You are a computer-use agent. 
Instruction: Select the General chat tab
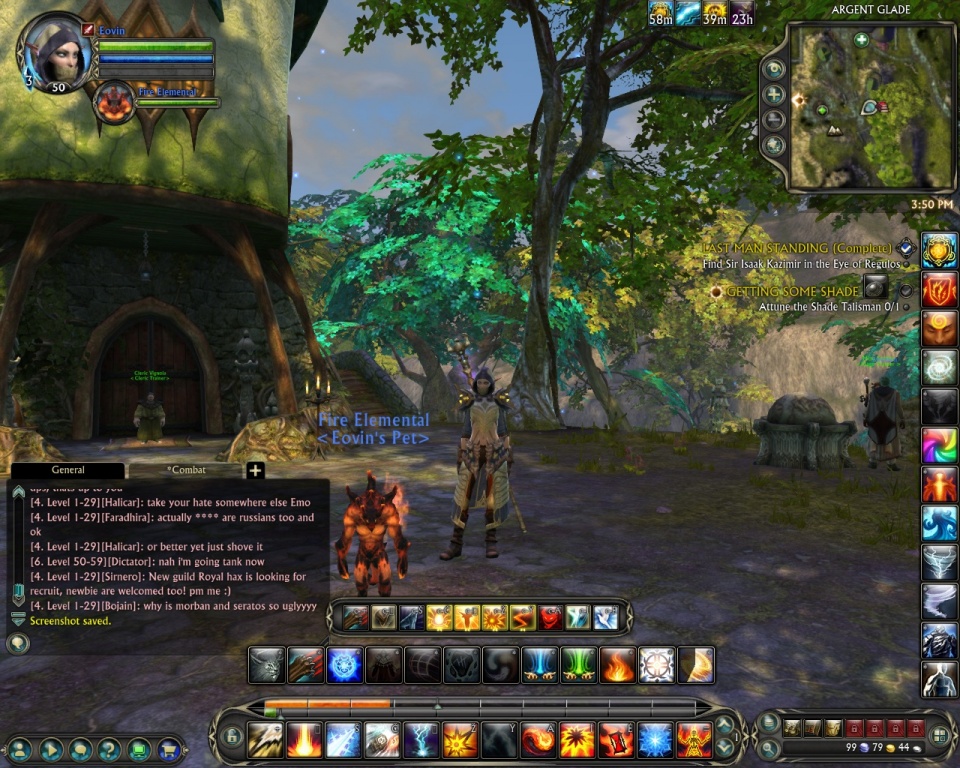[68, 470]
